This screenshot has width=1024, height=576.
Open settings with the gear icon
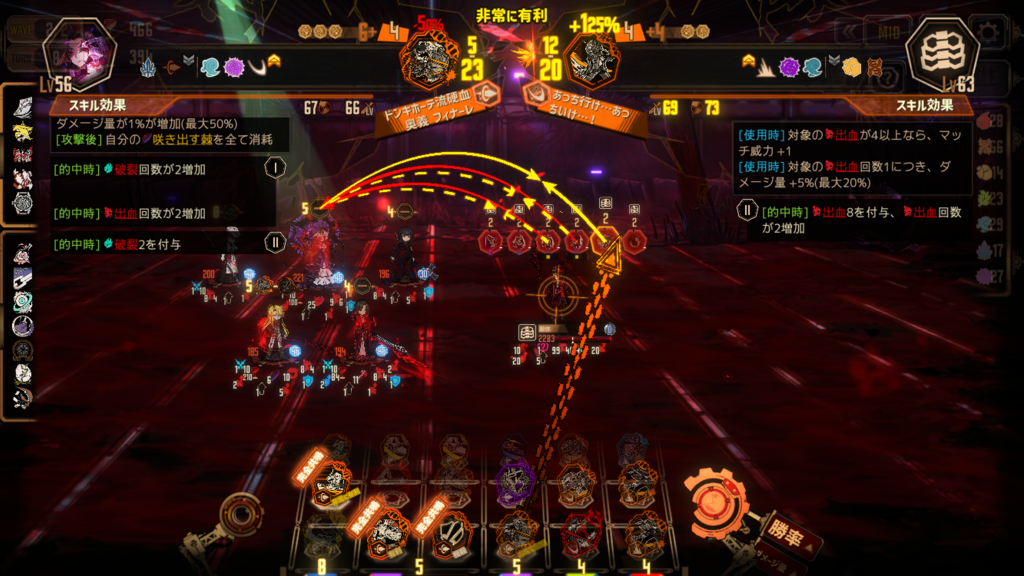point(989,31)
